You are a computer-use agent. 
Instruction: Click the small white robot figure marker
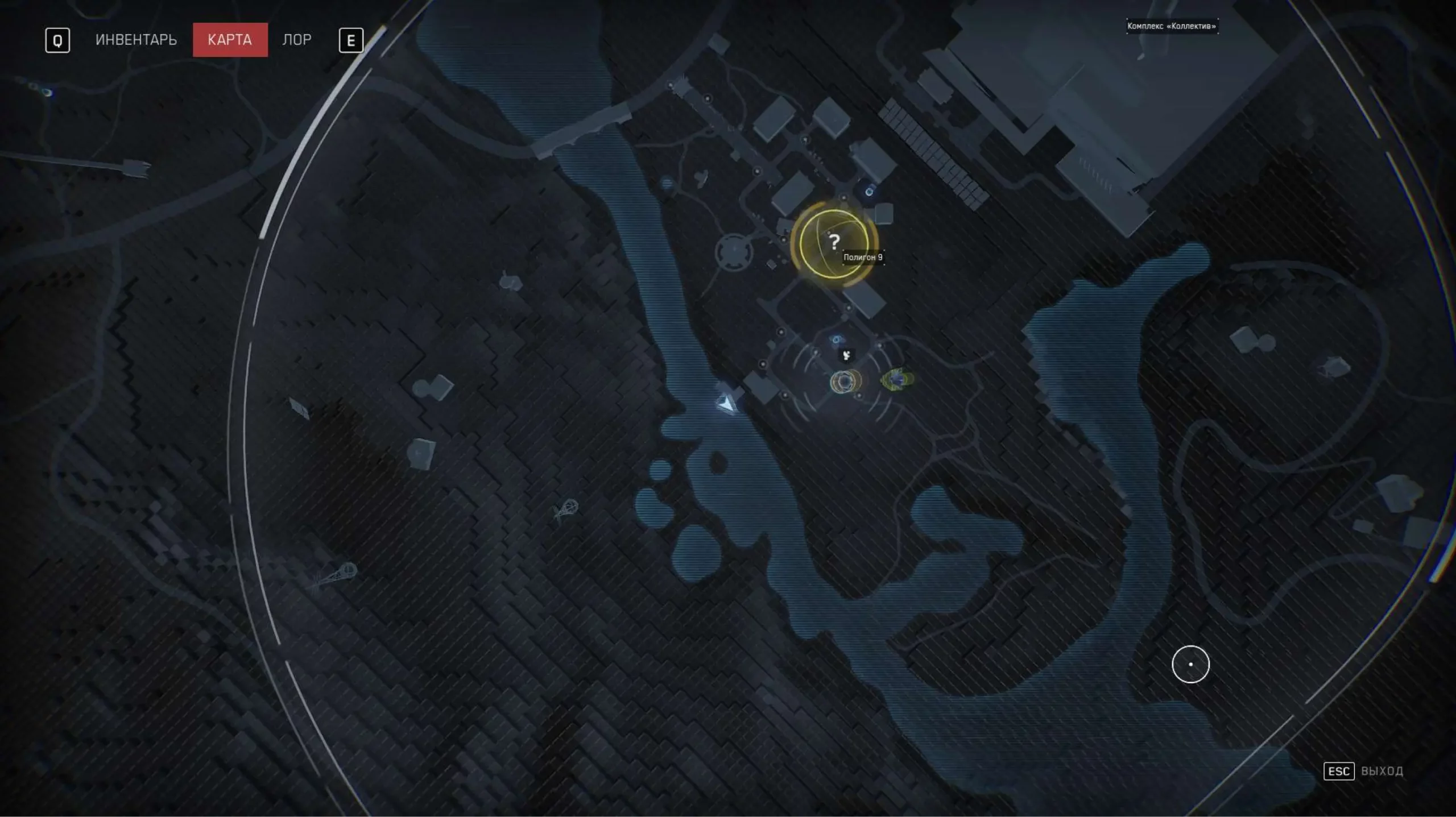point(847,356)
